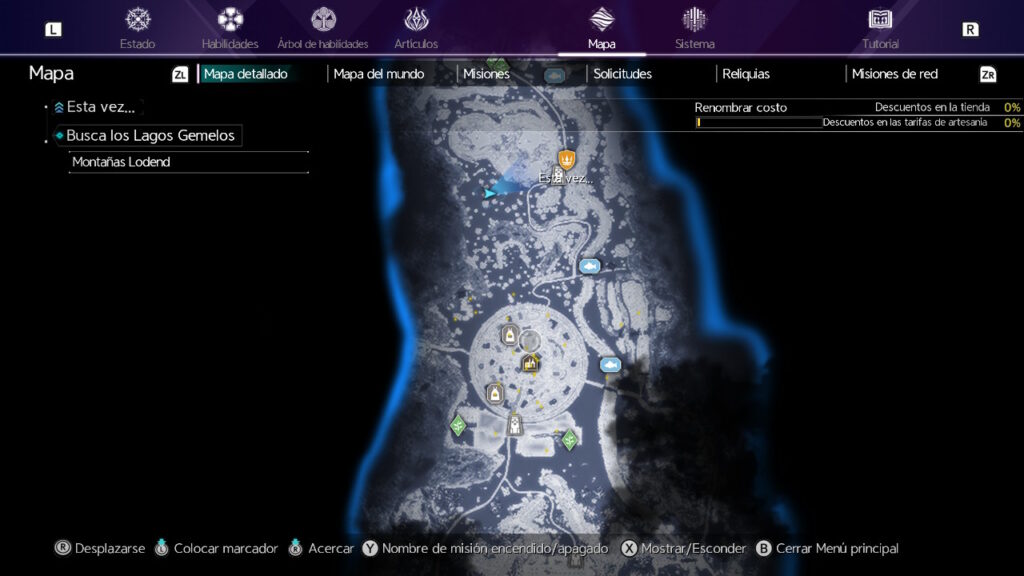
Task: Show the Misiones map filter
Action: tap(486, 74)
